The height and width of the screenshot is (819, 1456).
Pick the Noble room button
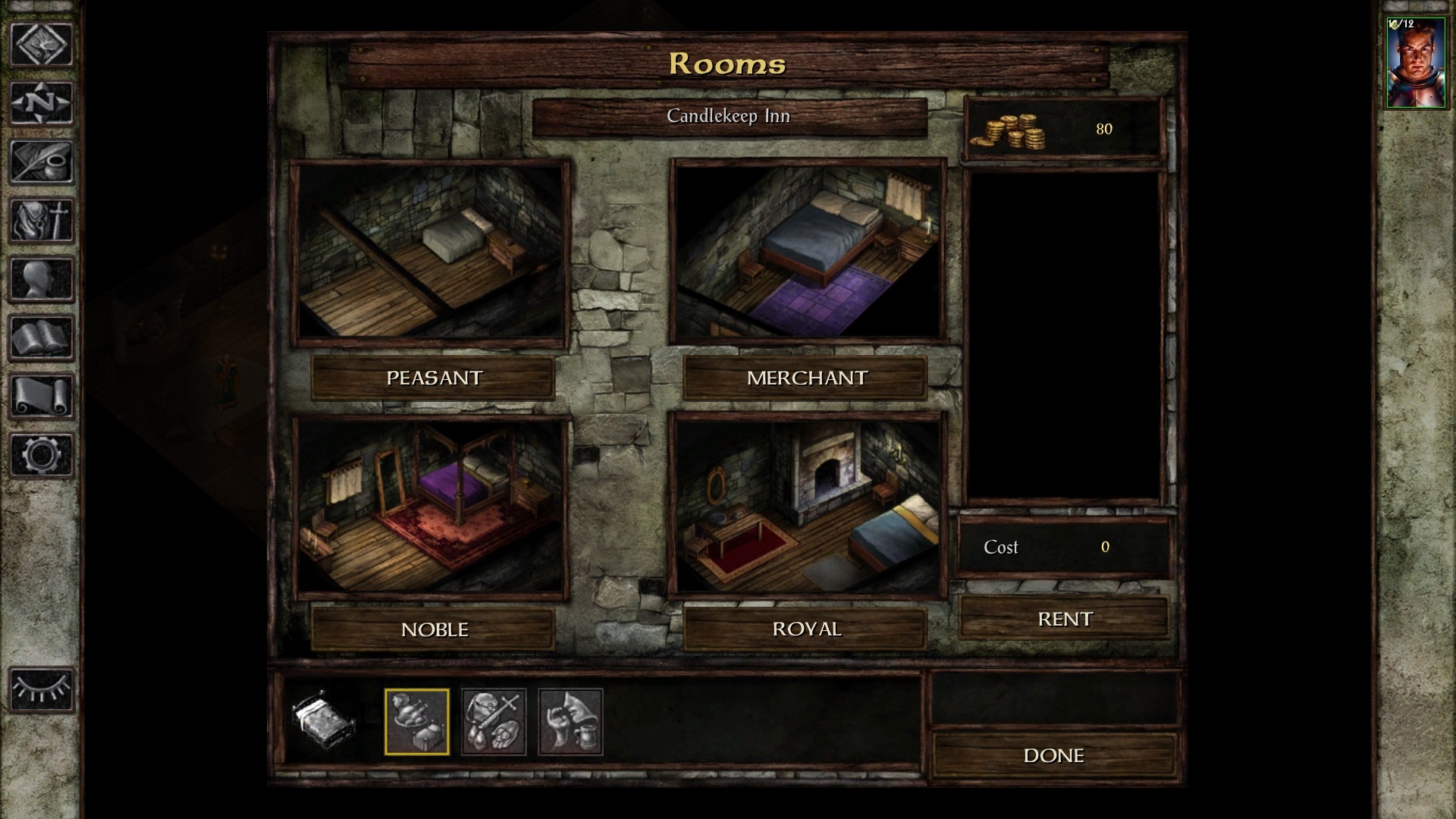(433, 629)
